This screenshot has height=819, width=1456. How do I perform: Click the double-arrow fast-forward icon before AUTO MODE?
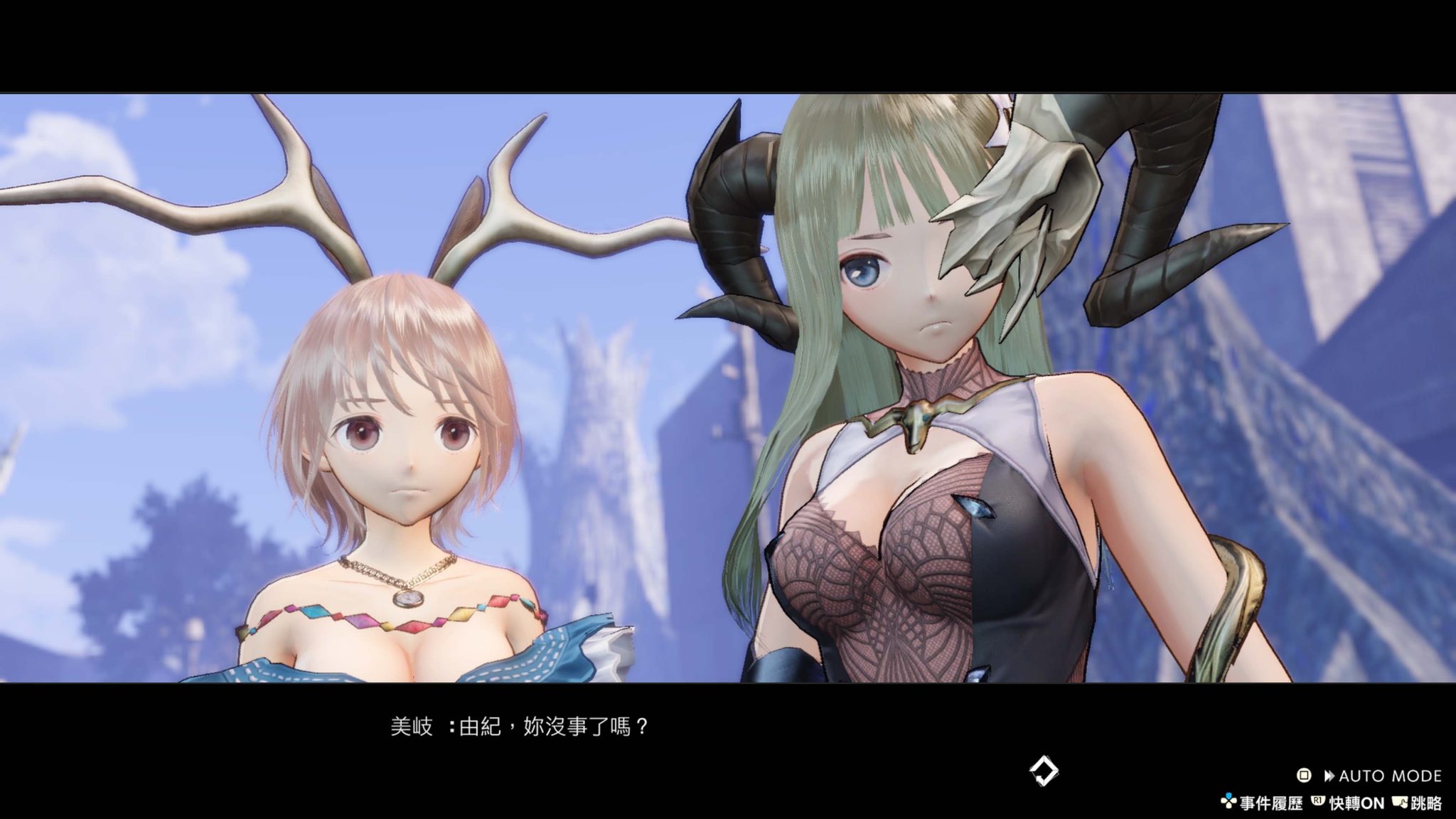[1329, 776]
